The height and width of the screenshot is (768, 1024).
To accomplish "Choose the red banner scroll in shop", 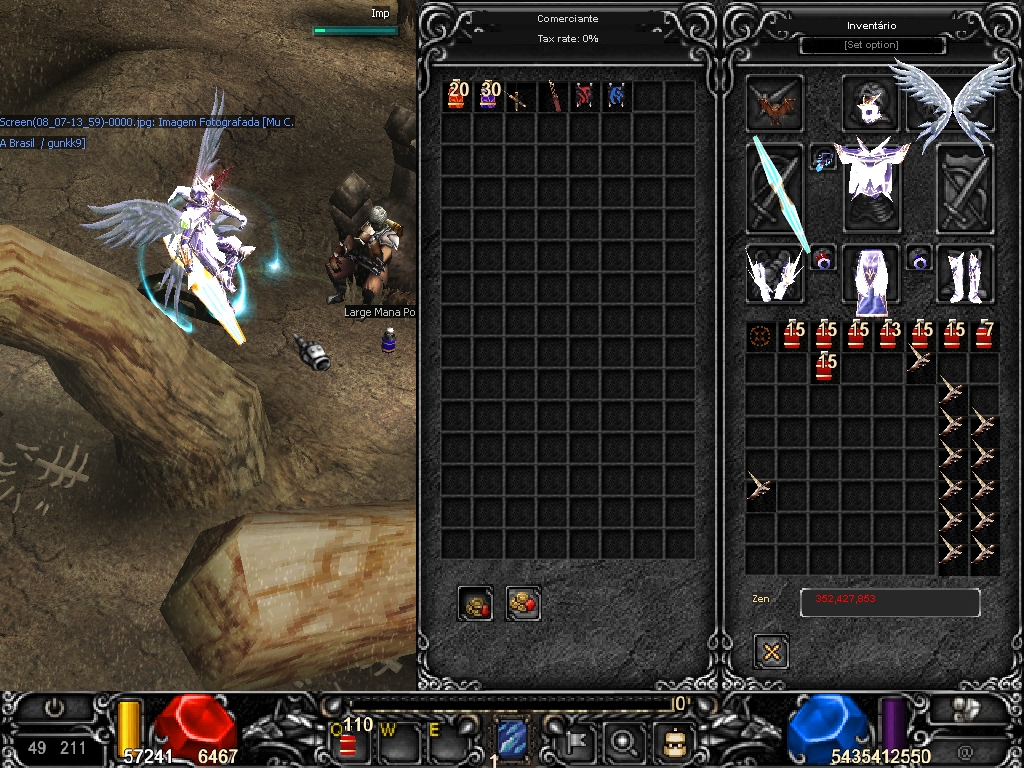I will pos(584,97).
